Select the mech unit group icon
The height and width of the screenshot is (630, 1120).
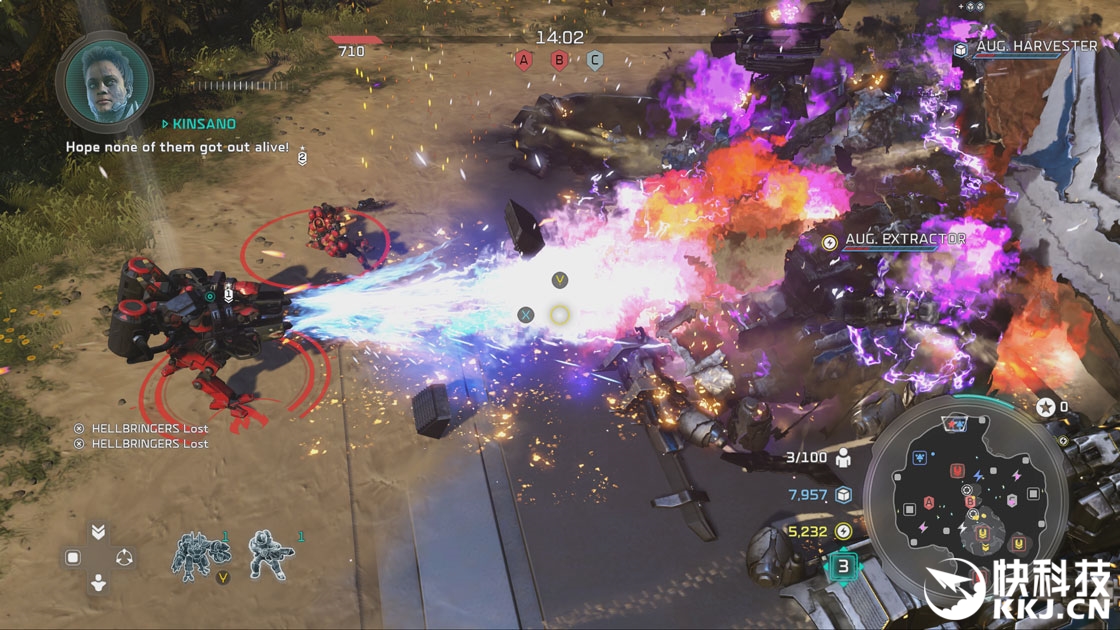coord(193,553)
